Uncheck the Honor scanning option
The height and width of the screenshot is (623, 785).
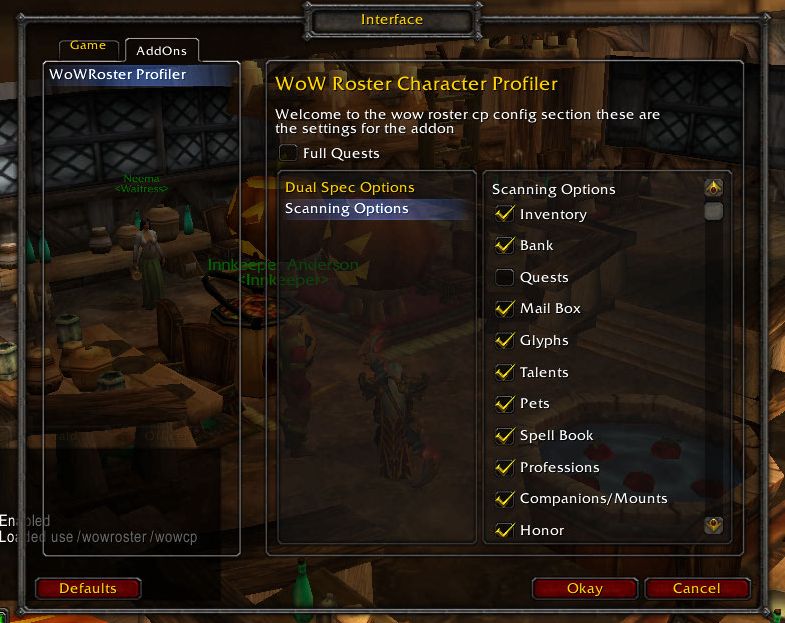(505, 530)
